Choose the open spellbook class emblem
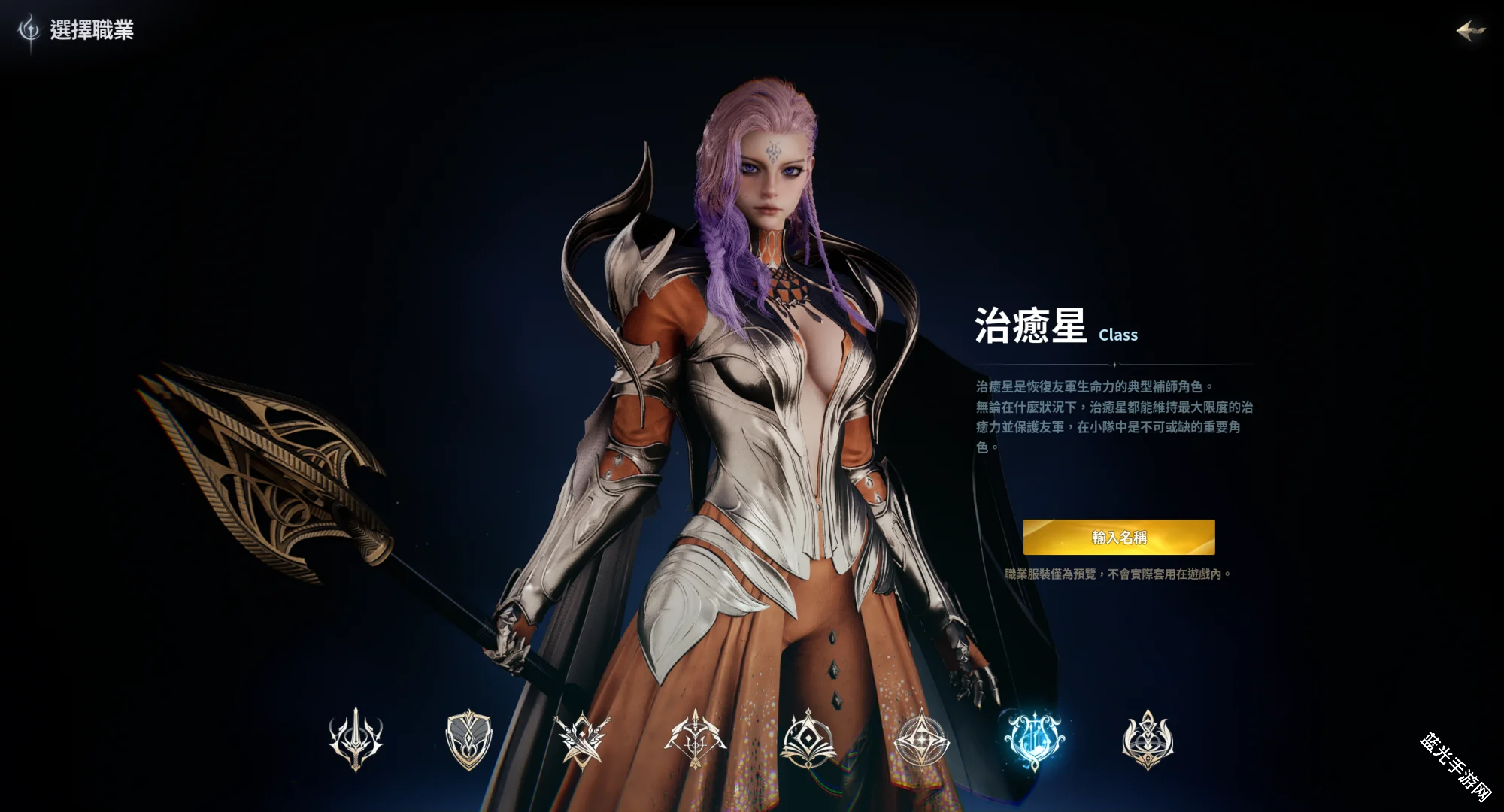Viewport: 1504px width, 812px height. [808, 739]
